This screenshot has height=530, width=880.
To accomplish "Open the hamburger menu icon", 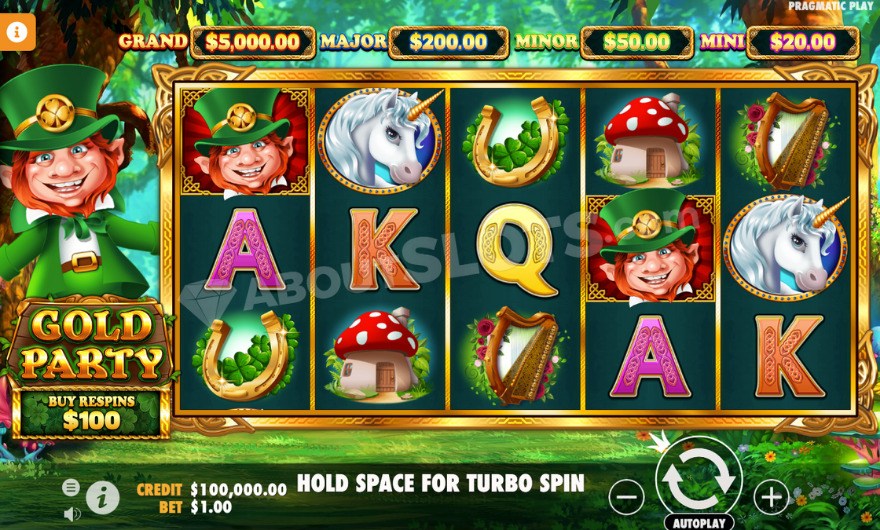I will pyautogui.click(x=71, y=487).
